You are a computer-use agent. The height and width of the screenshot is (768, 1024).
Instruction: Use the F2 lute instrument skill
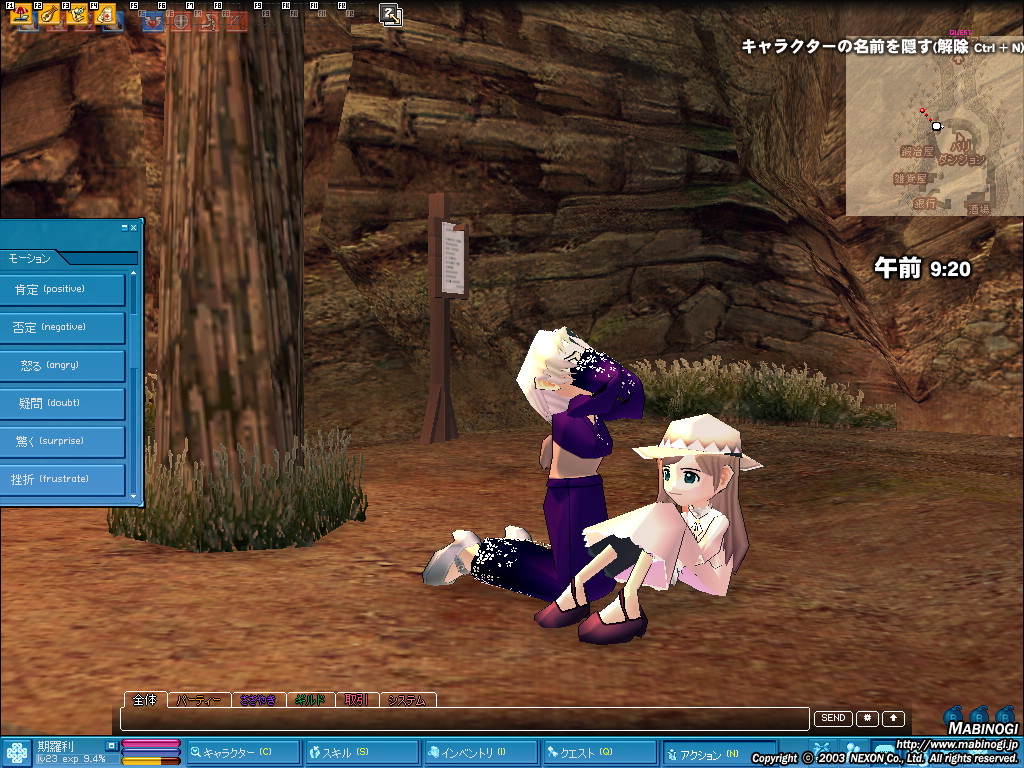50,14
